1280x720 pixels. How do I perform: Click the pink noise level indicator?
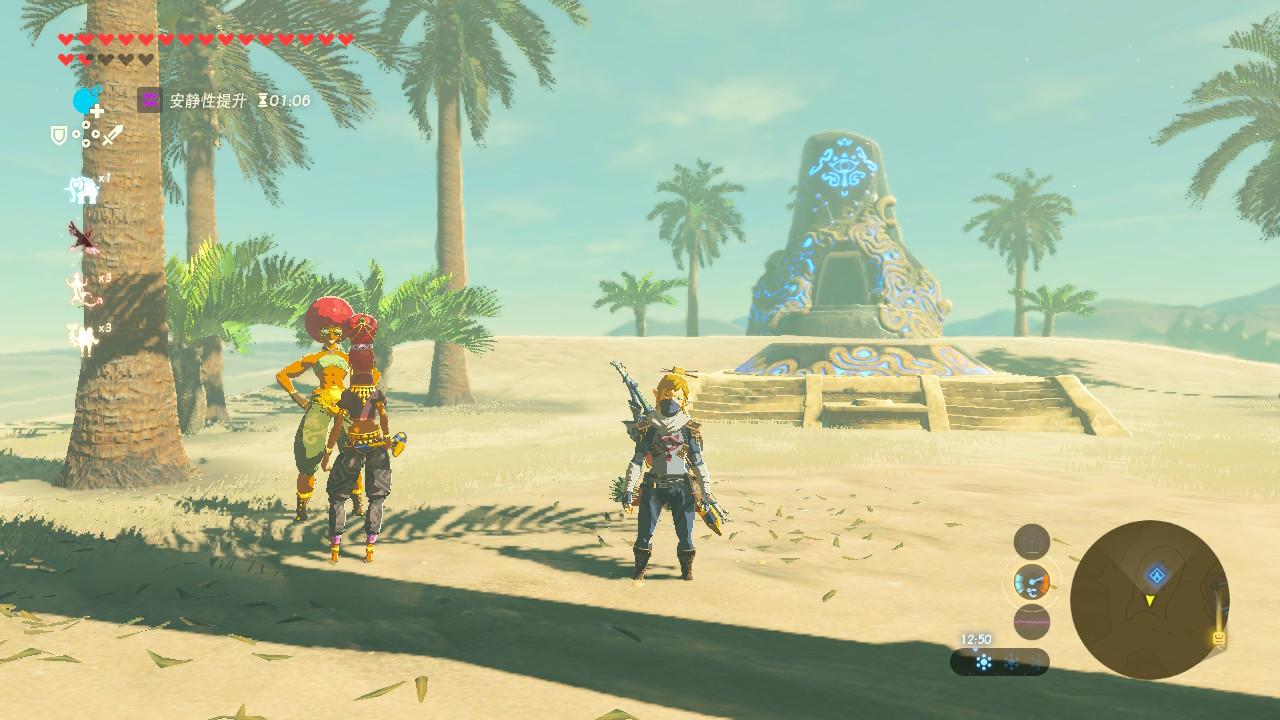(x=1031, y=621)
